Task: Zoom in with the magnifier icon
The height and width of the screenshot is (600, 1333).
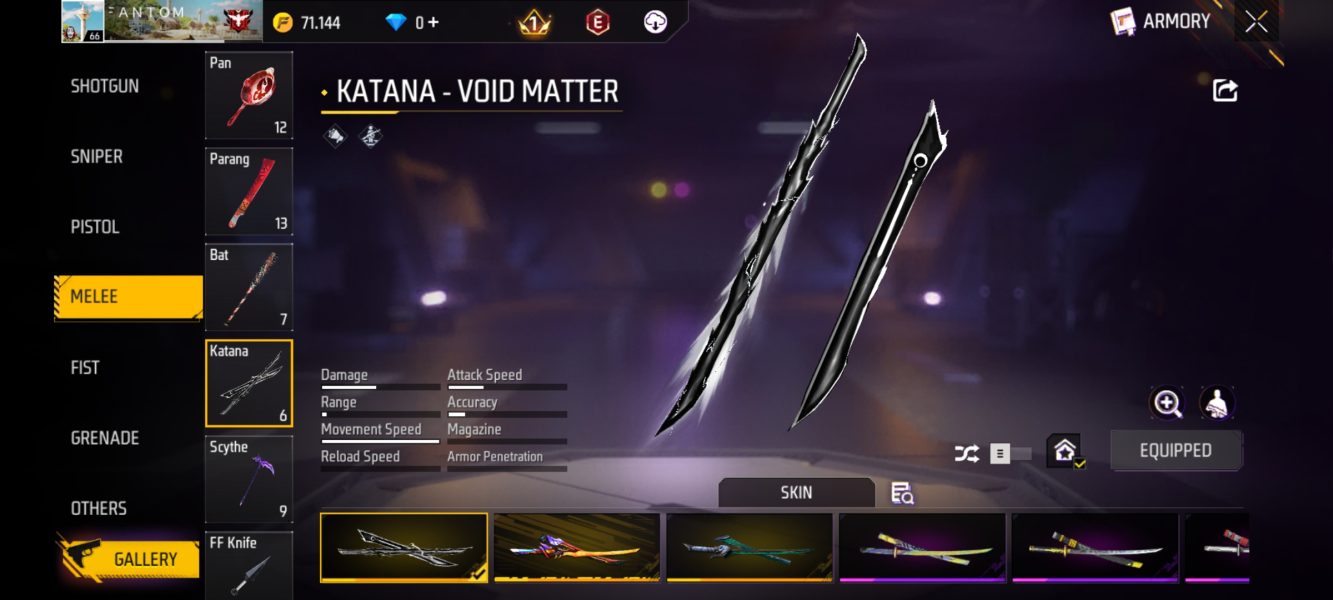Action: tap(1167, 403)
